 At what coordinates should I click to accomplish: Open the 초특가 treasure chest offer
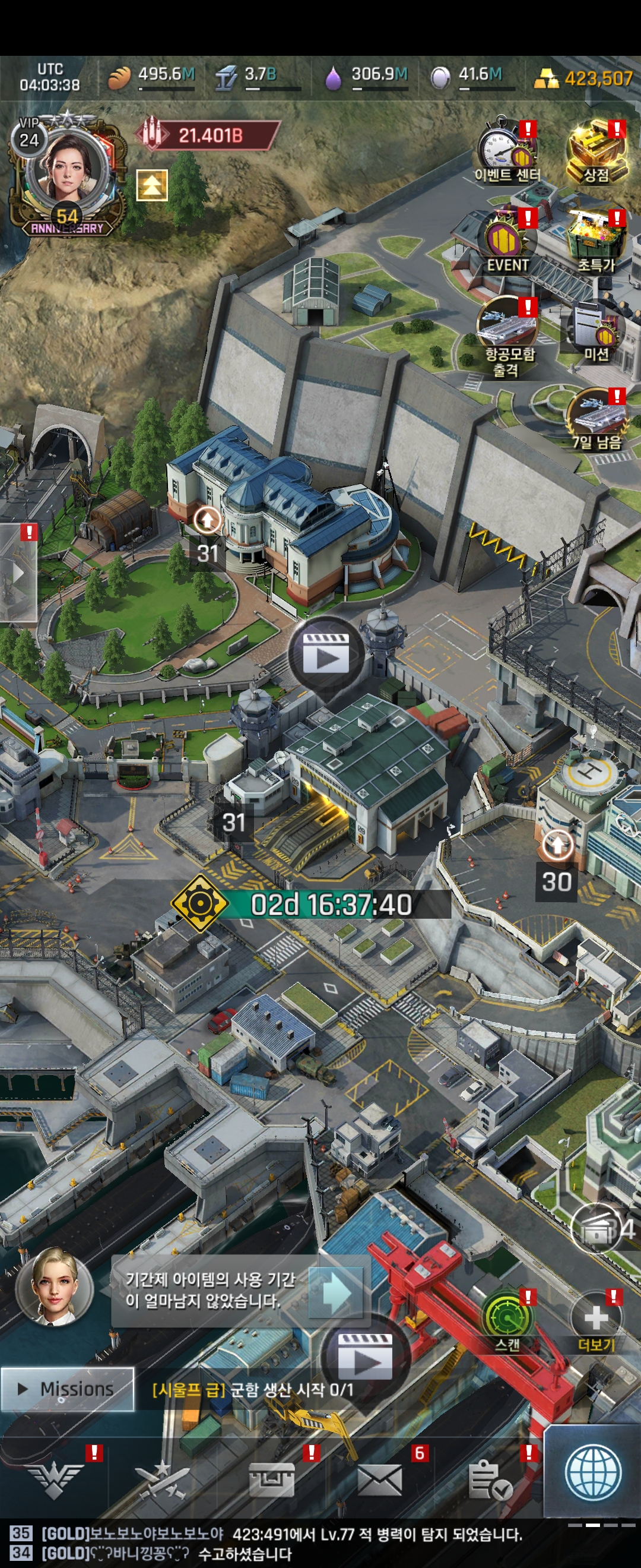[596, 242]
